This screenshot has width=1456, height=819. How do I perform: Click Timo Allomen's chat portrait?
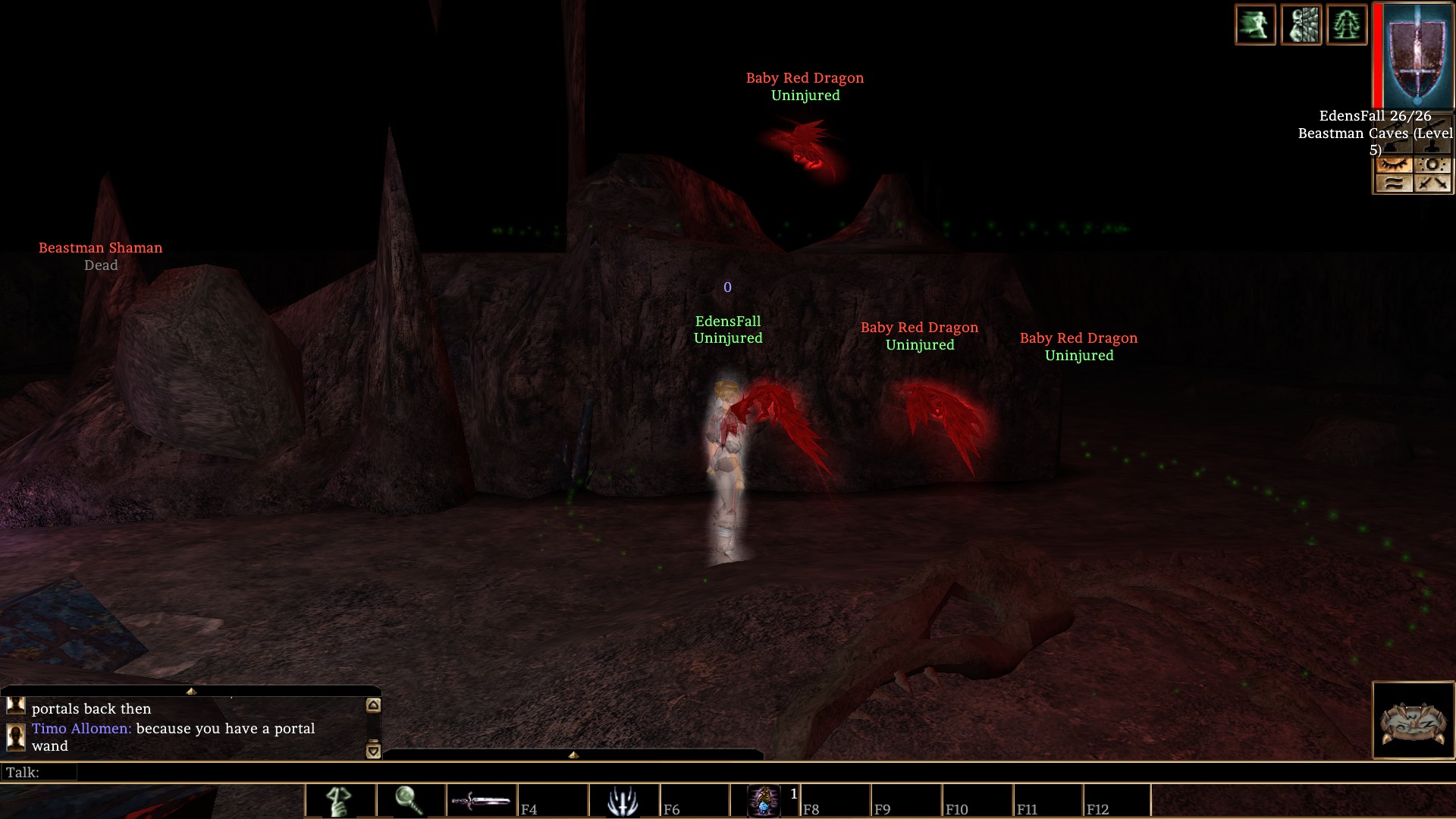pyautogui.click(x=15, y=736)
